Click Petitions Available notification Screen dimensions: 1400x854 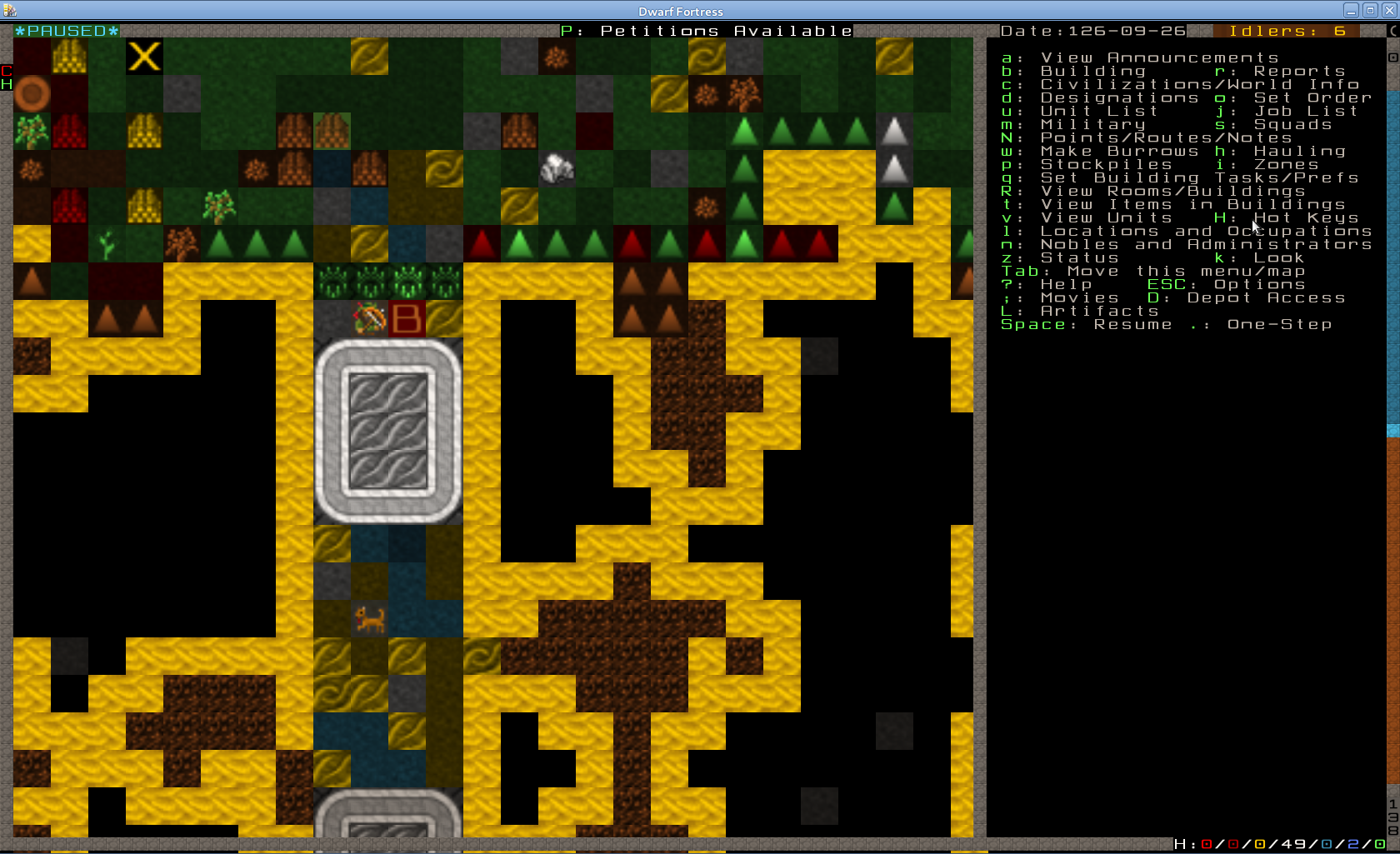707,31
